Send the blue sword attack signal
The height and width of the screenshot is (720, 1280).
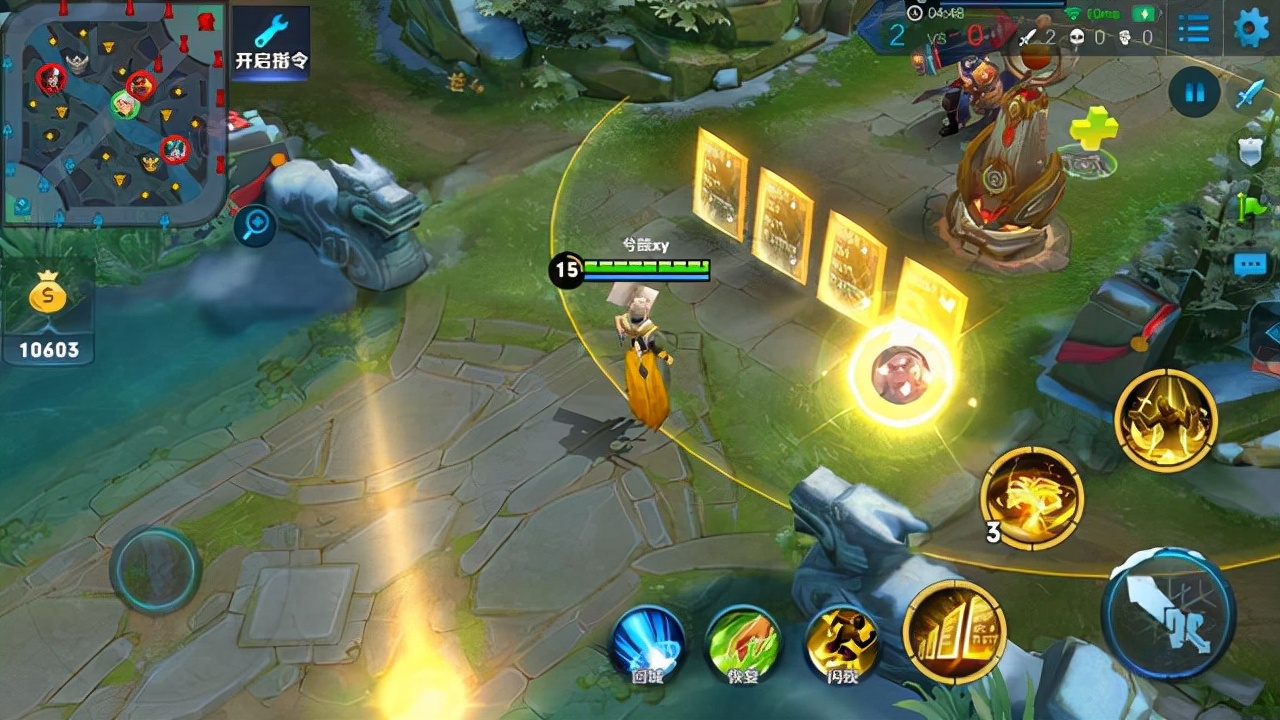tap(1250, 95)
